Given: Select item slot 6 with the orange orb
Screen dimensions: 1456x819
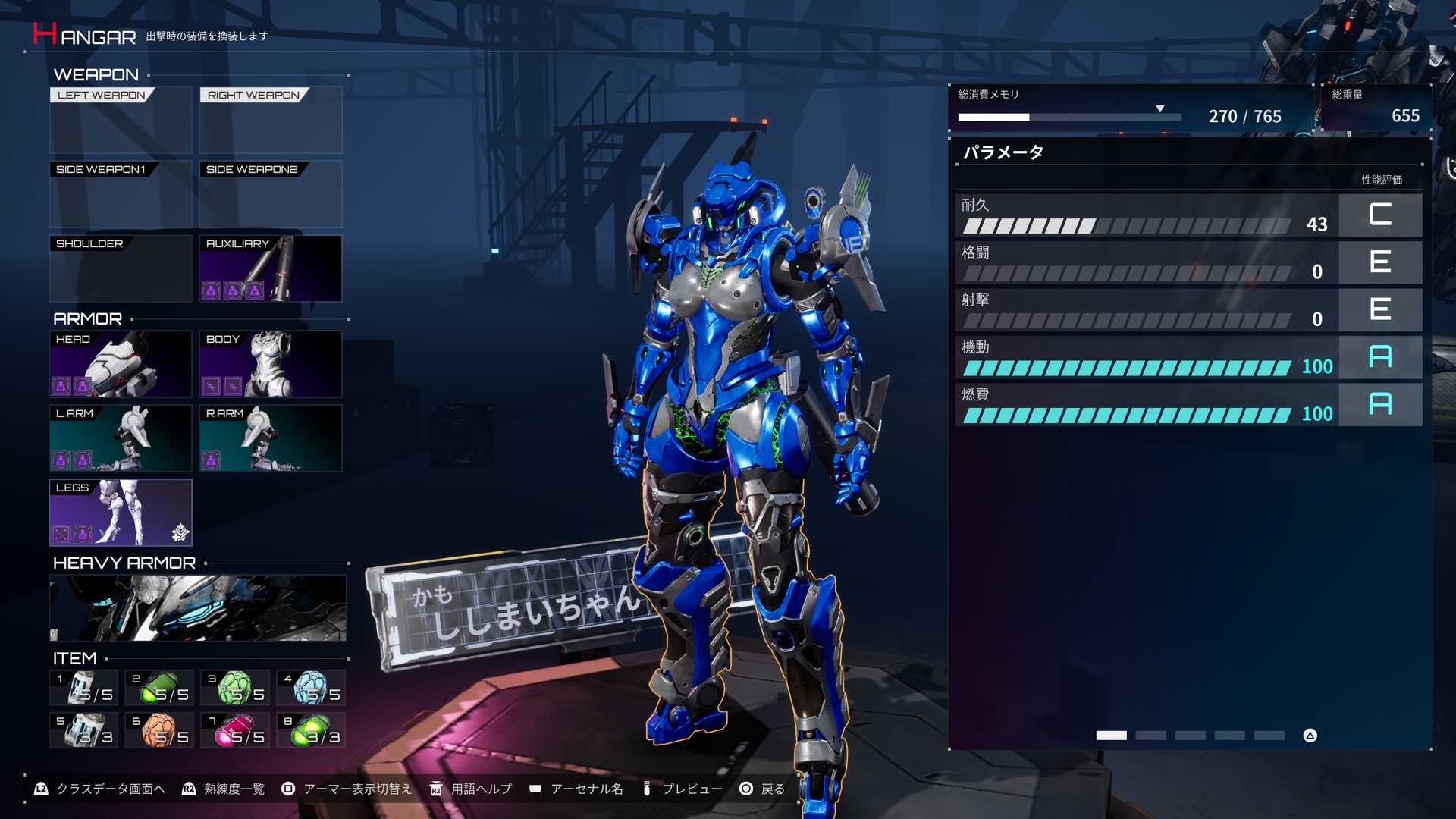Looking at the screenshot, I should (160, 730).
